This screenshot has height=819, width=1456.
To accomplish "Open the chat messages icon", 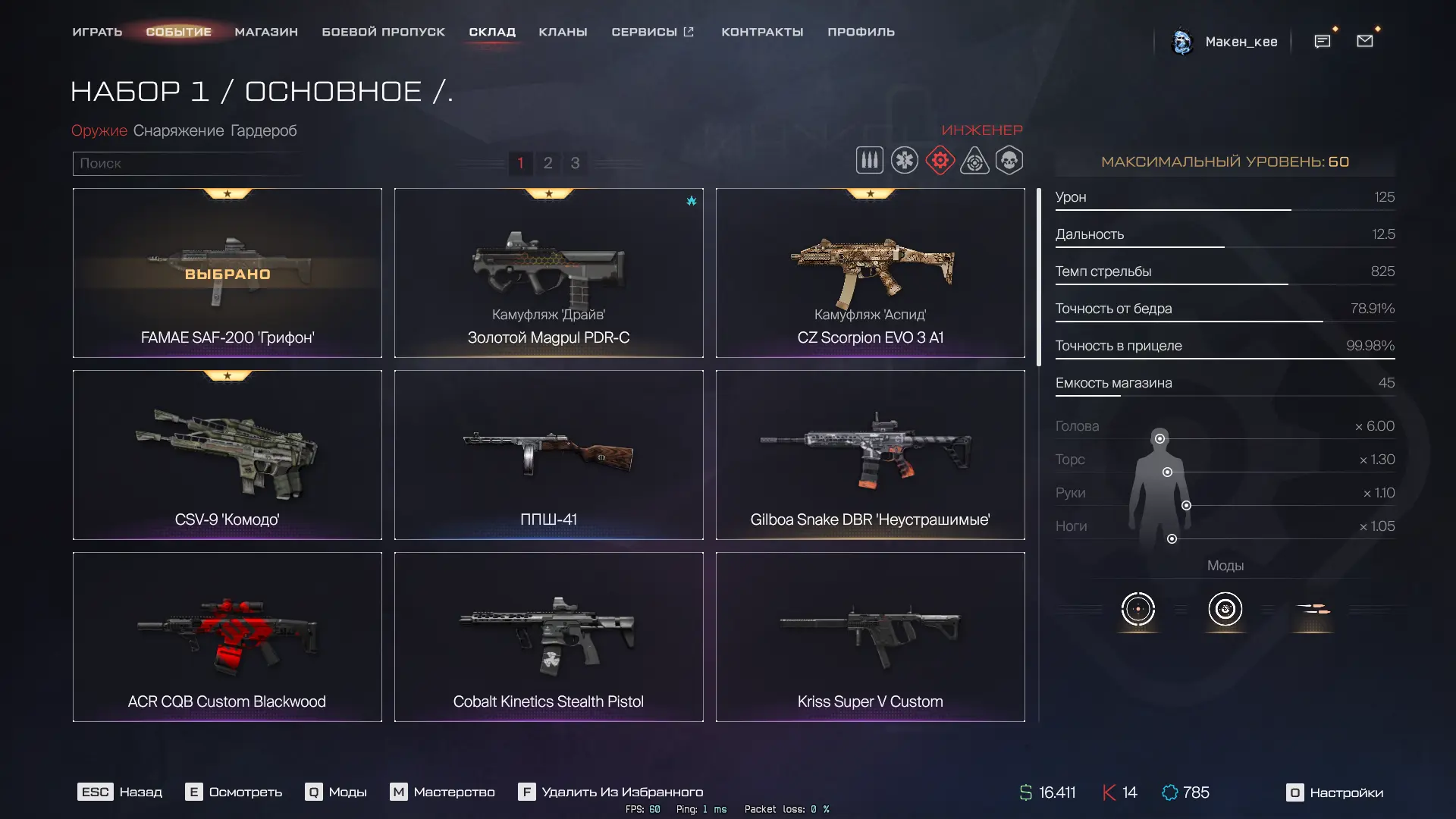I will (1322, 41).
